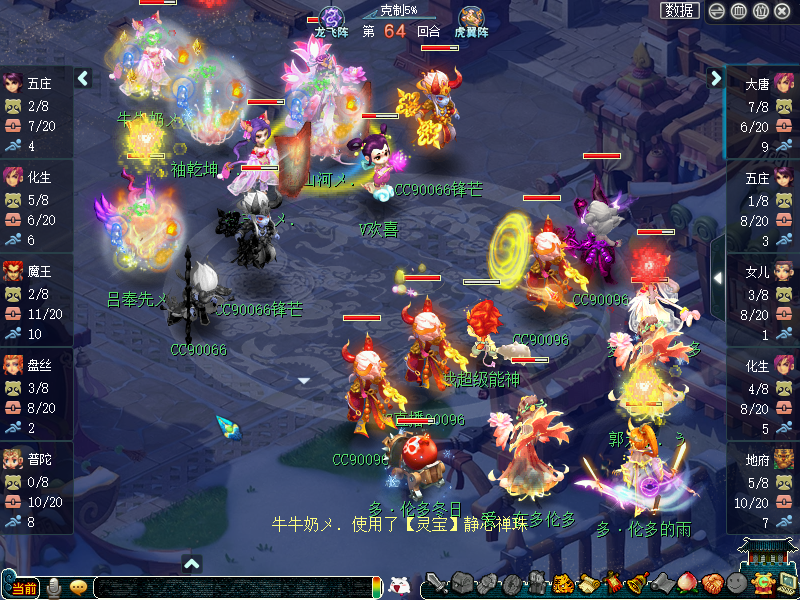Activate the microphone voice chat button
800x600 pixels.
[54, 587]
